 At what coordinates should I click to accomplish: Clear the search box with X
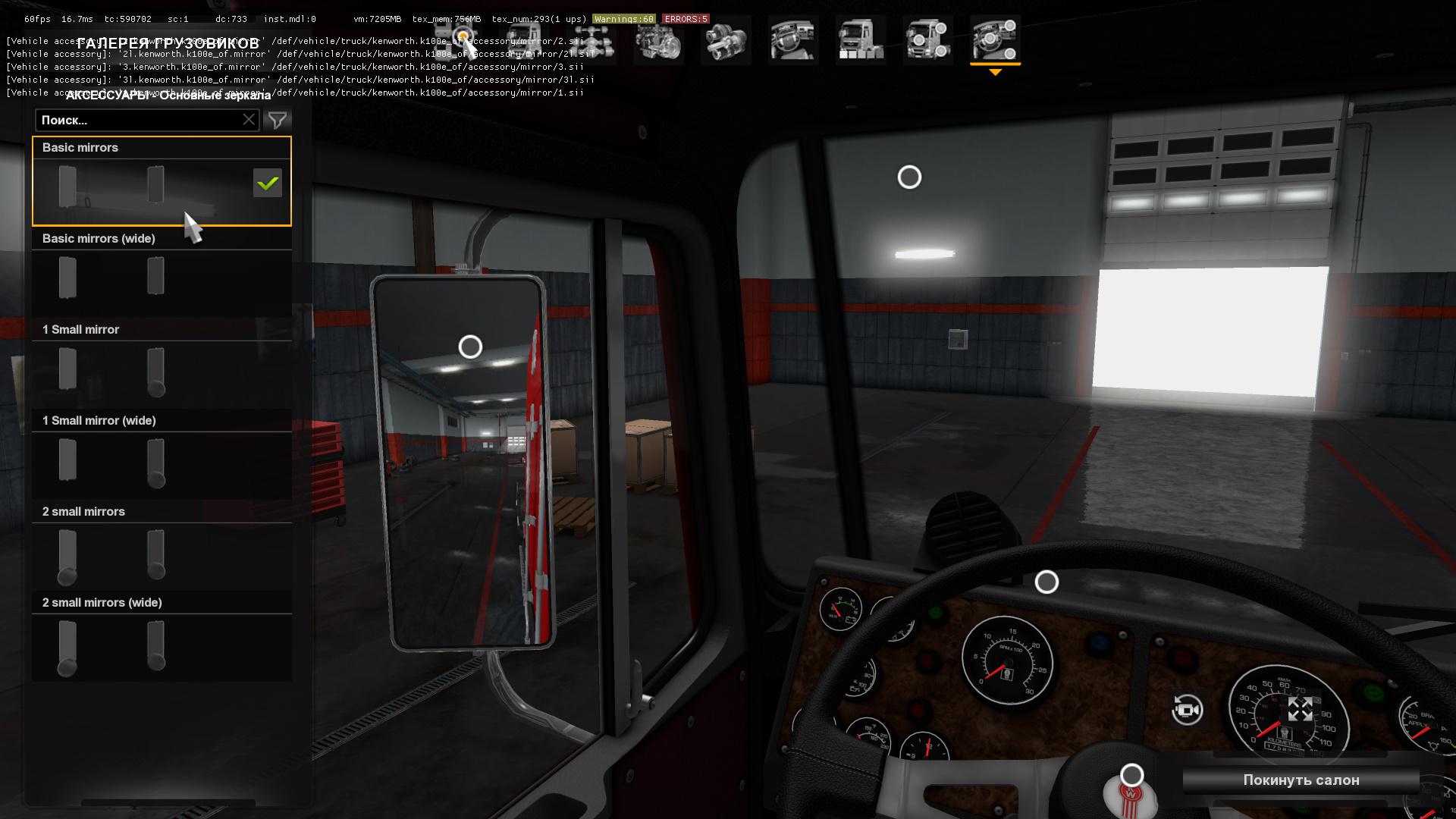click(x=249, y=120)
